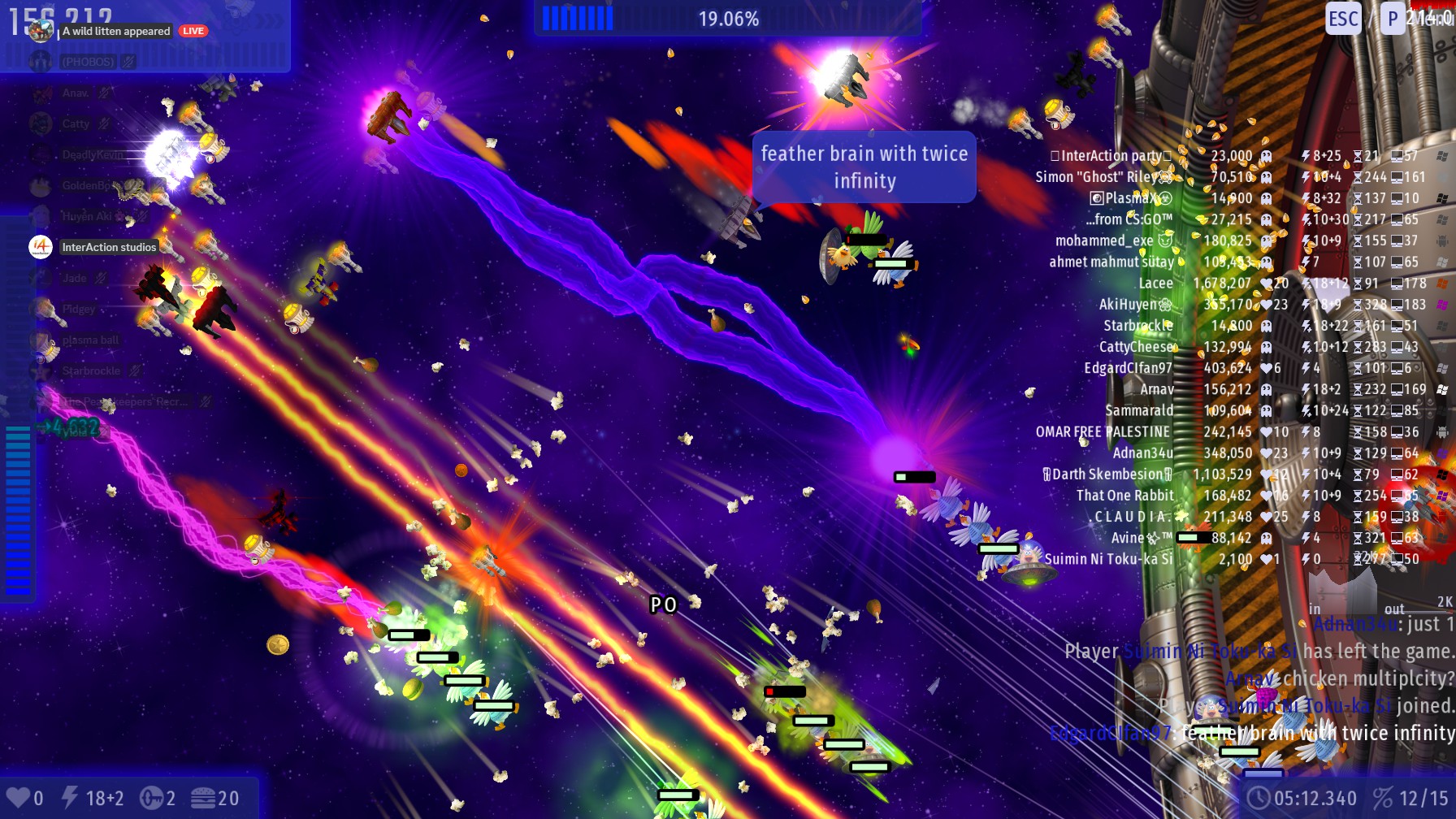Select Lacee's row in the scoreboard

1155,284
